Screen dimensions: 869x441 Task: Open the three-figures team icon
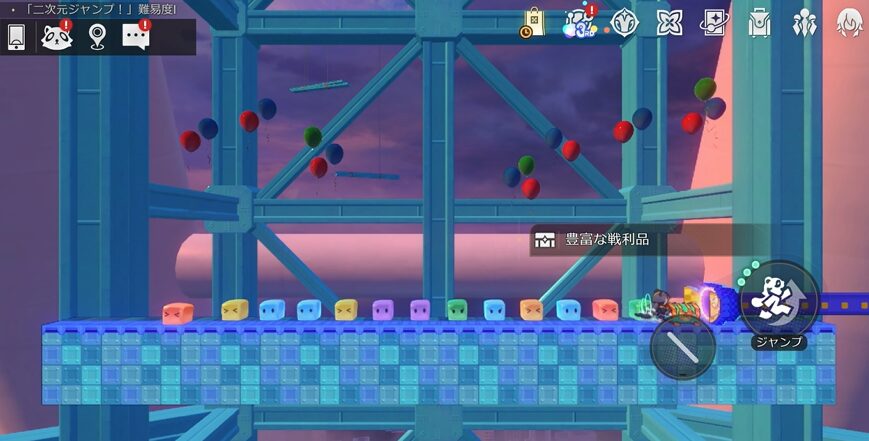click(804, 22)
